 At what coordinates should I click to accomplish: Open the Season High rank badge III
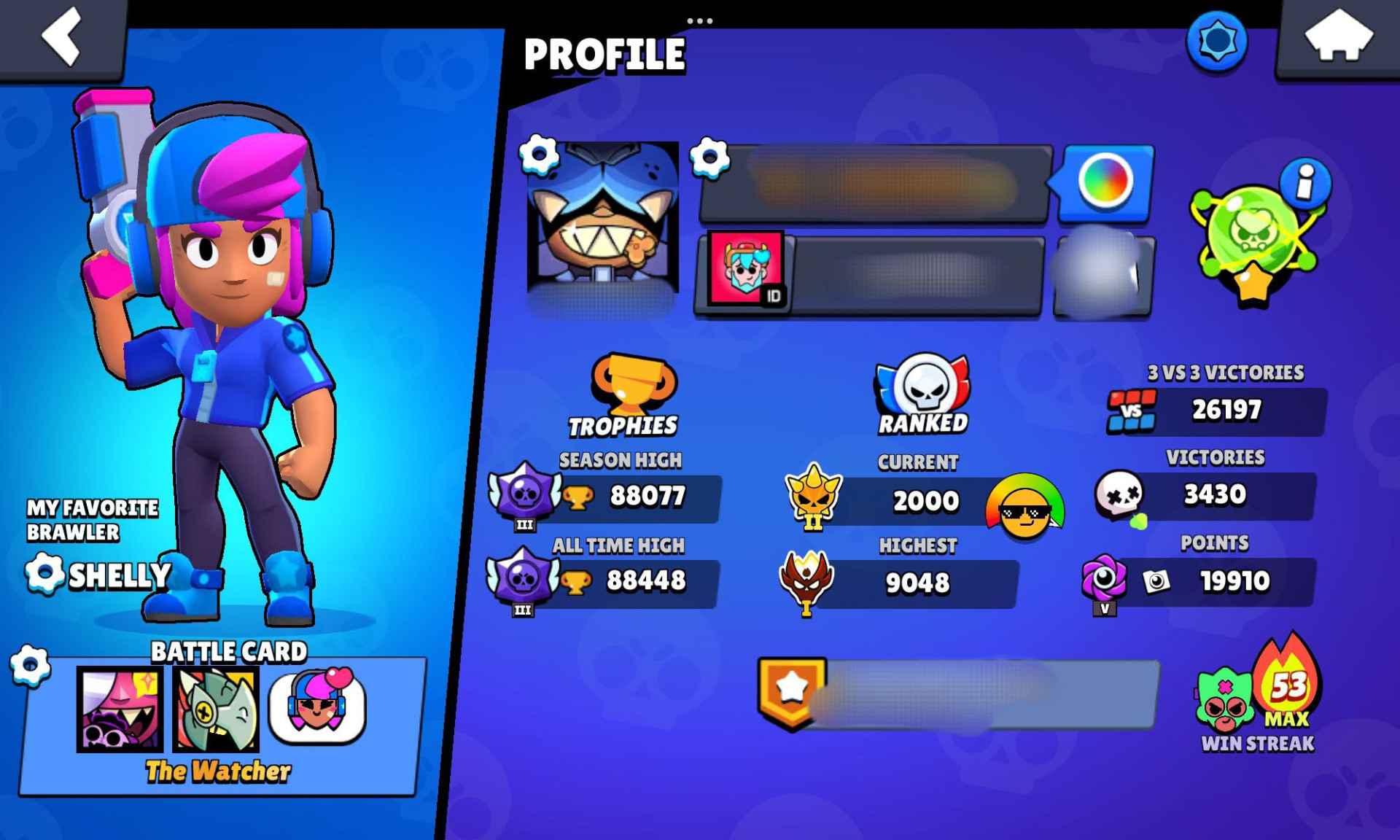(x=524, y=496)
